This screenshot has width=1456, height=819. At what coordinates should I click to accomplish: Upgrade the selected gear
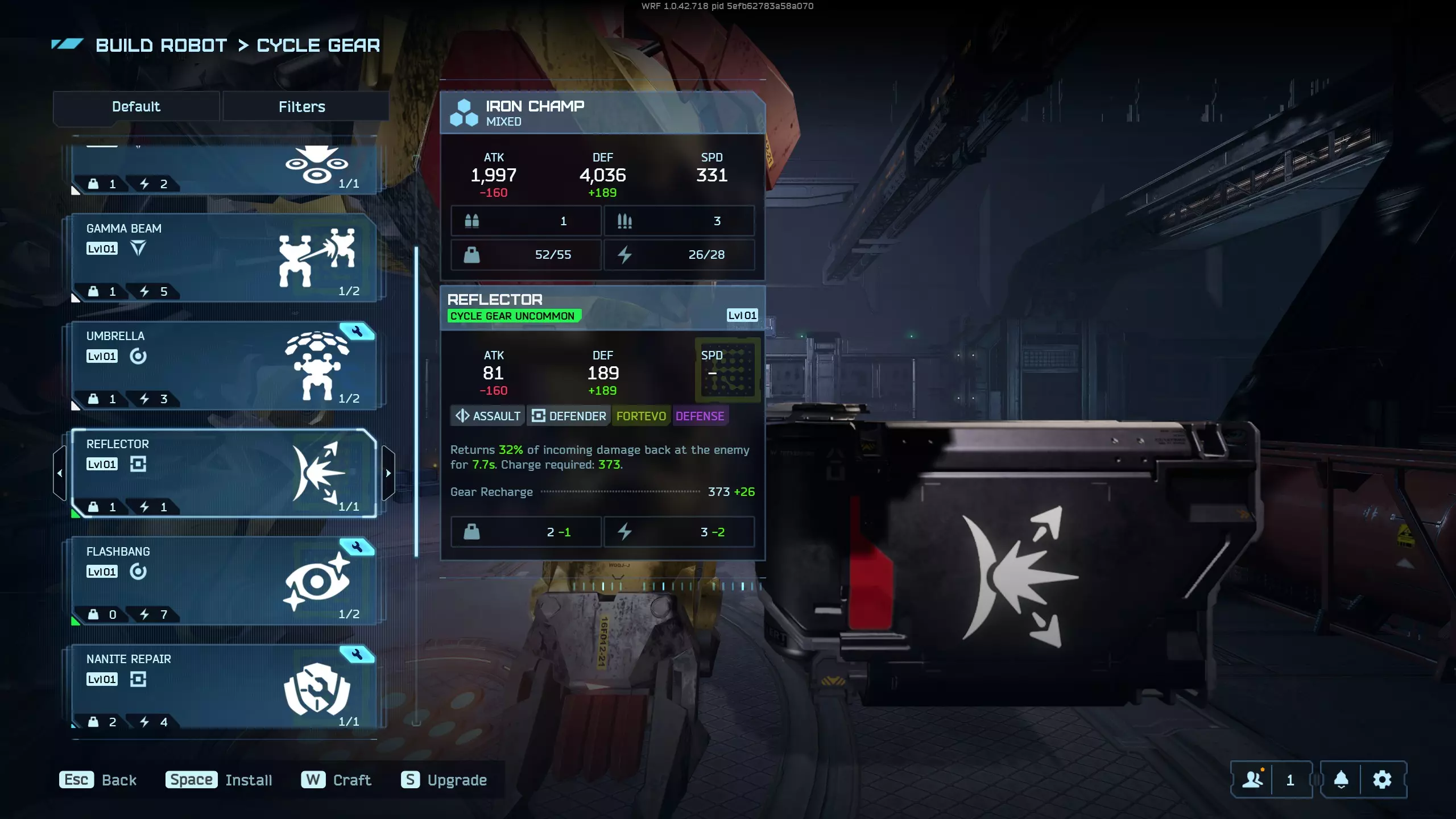[x=444, y=780]
